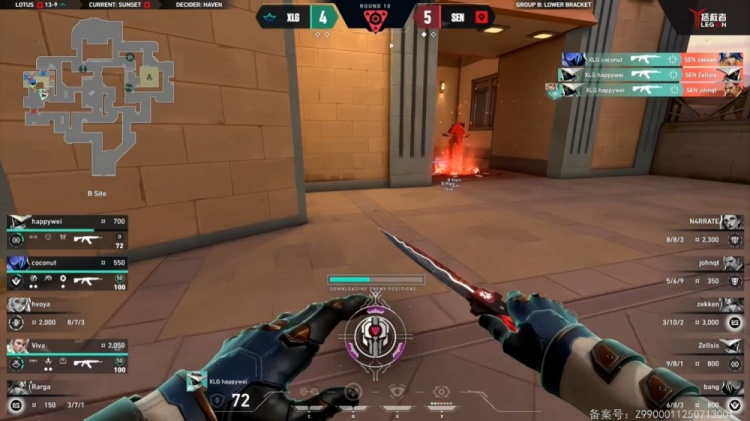Click the happywei kills johnqt feed entry
Image resolution: width=750 pixels, height=421 pixels.
coord(648,90)
